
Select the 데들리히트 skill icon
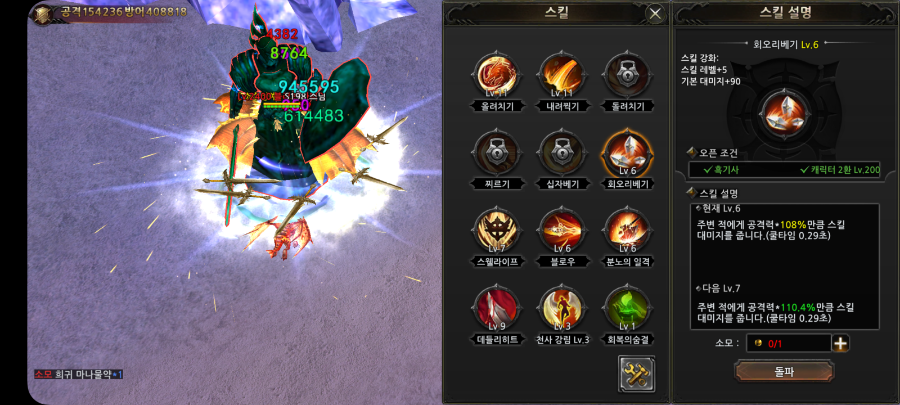492,307
